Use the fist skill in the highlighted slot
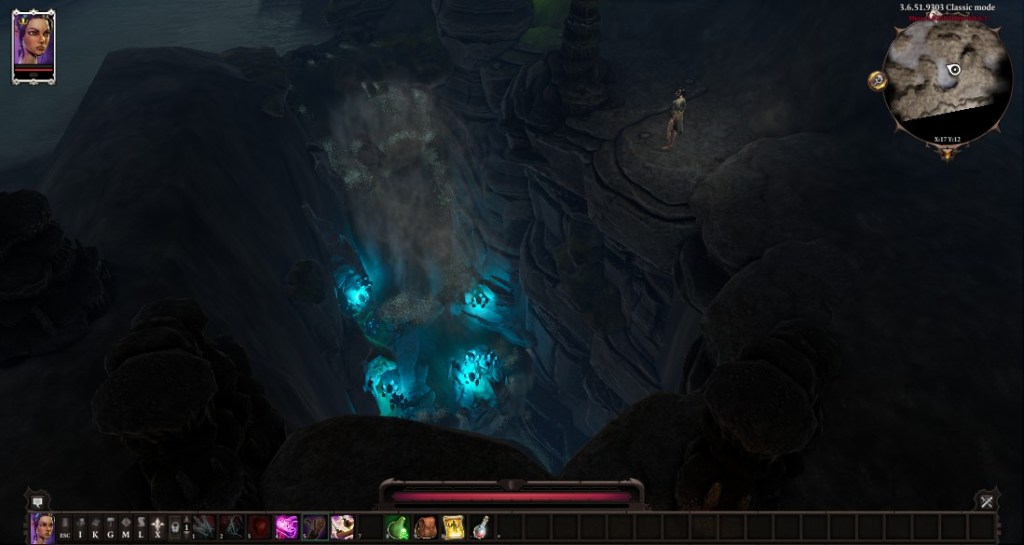Screen dimensions: 1024x545 pyautogui.click(x=314, y=527)
